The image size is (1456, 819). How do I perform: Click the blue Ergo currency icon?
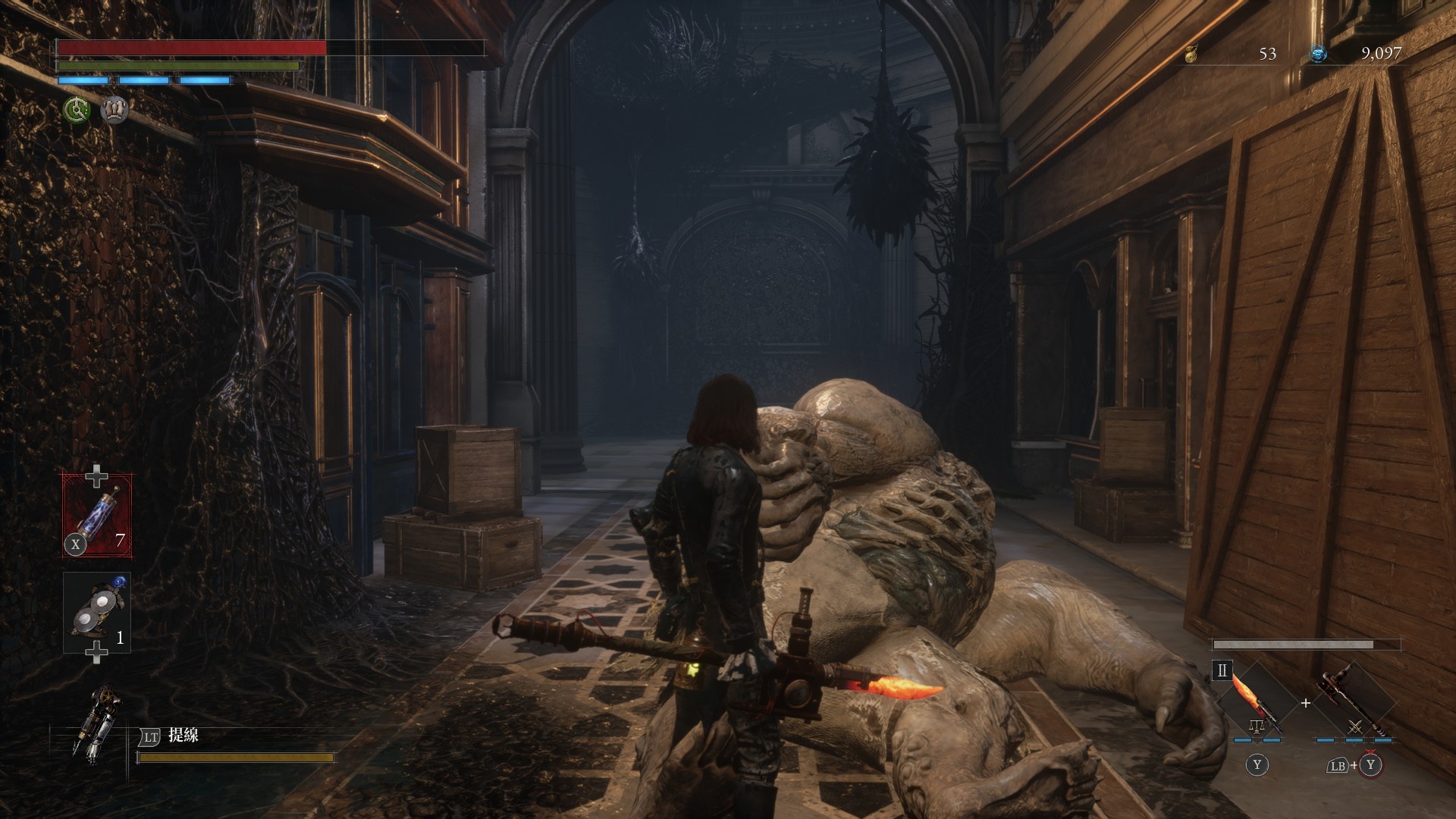tap(1319, 53)
